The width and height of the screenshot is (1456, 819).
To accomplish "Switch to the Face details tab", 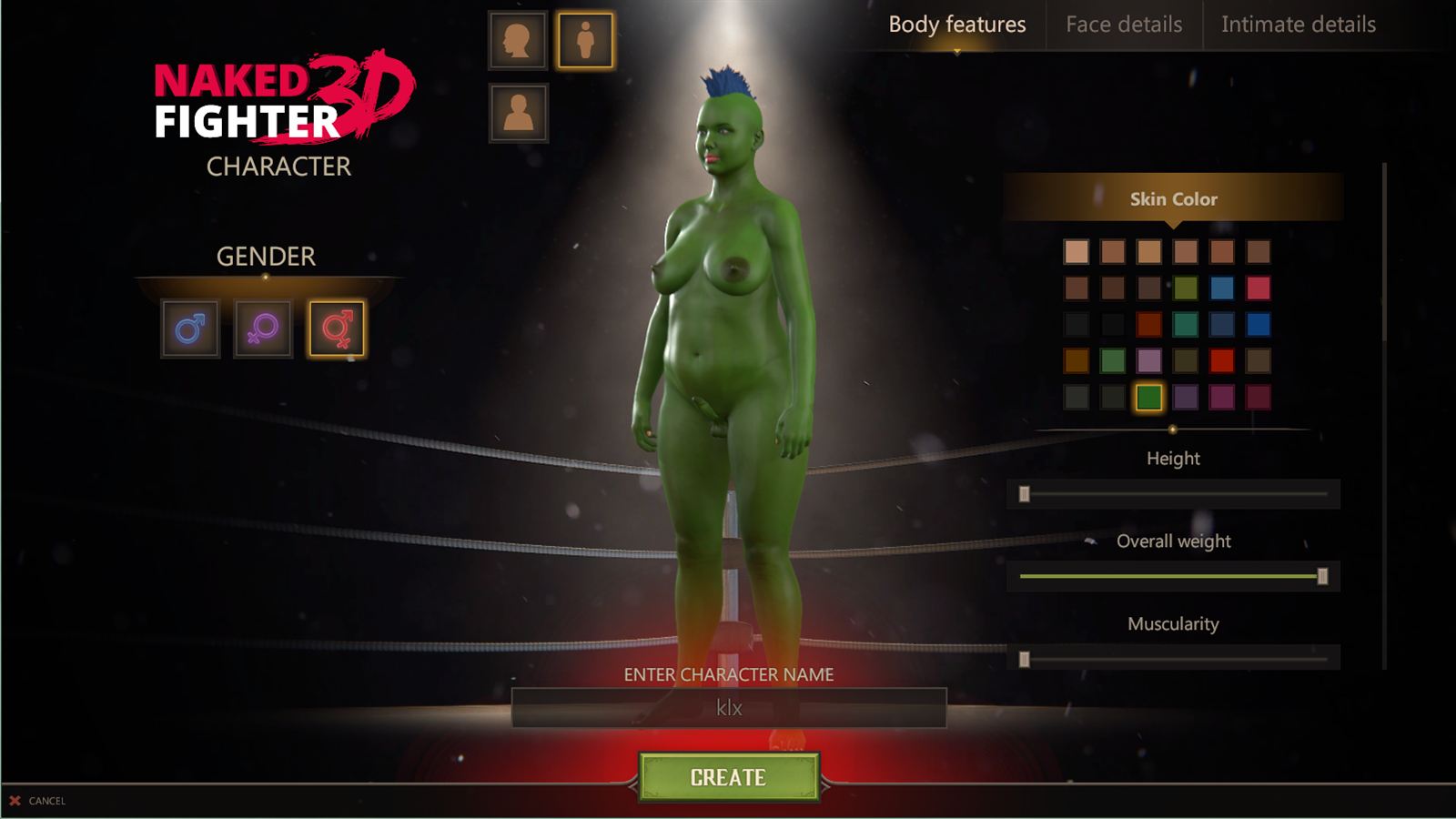I will (1124, 25).
